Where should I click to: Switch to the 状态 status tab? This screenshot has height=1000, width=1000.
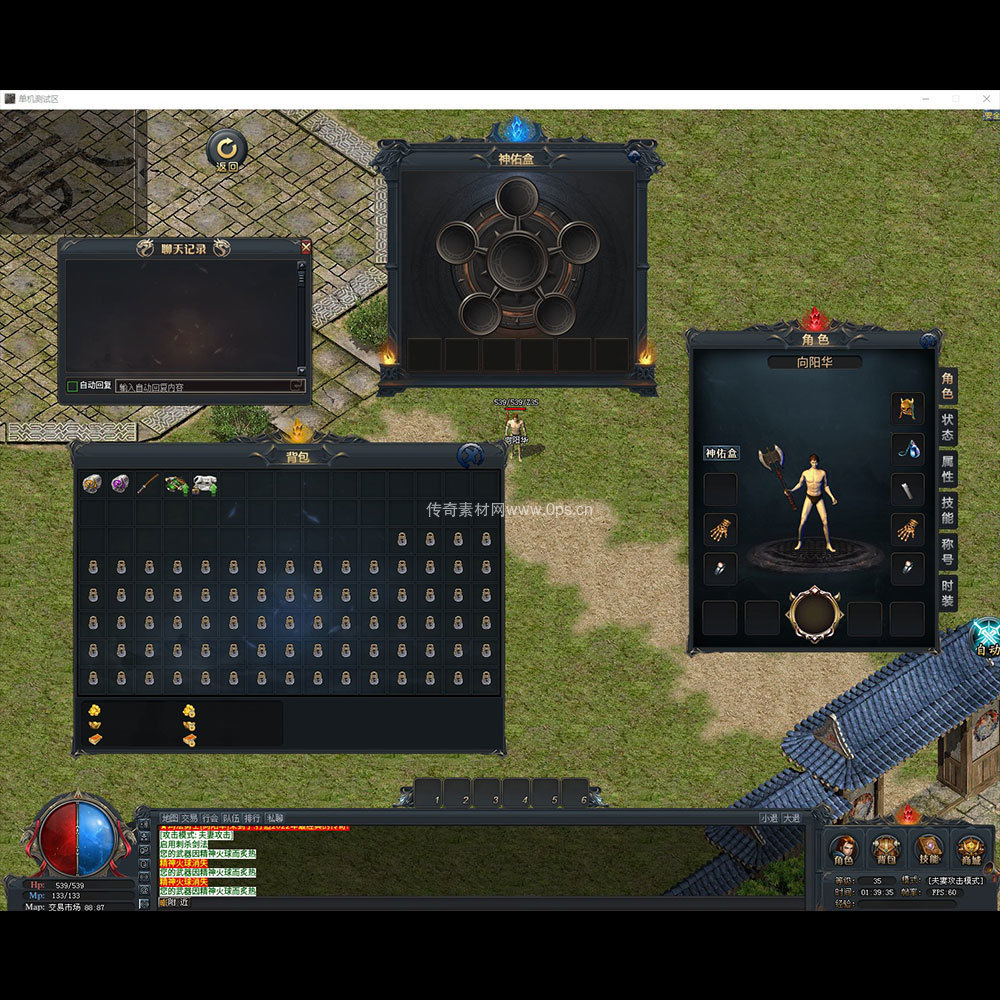pyautogui.click(x=947, y=426)
